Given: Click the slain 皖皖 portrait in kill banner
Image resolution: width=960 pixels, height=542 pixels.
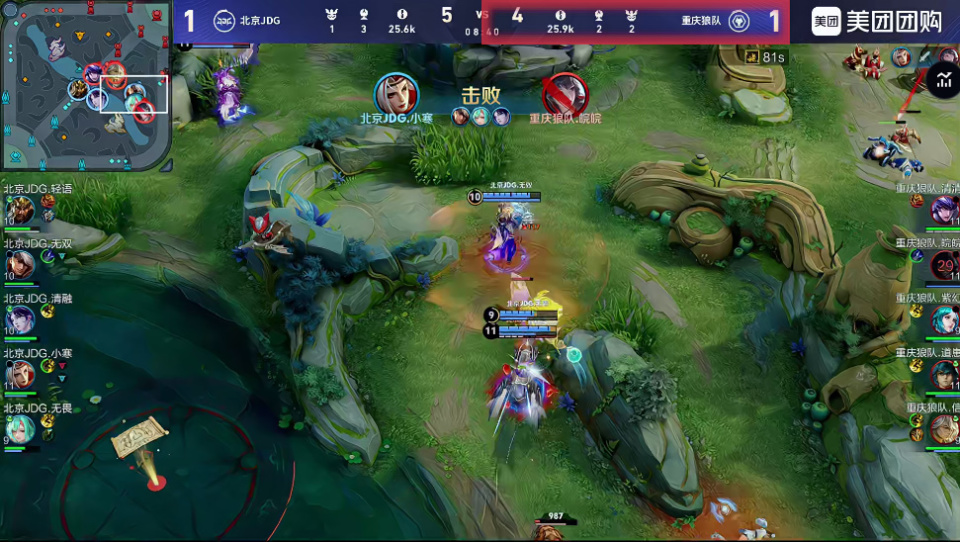Looking at the screenshot, I should [565, 95].
